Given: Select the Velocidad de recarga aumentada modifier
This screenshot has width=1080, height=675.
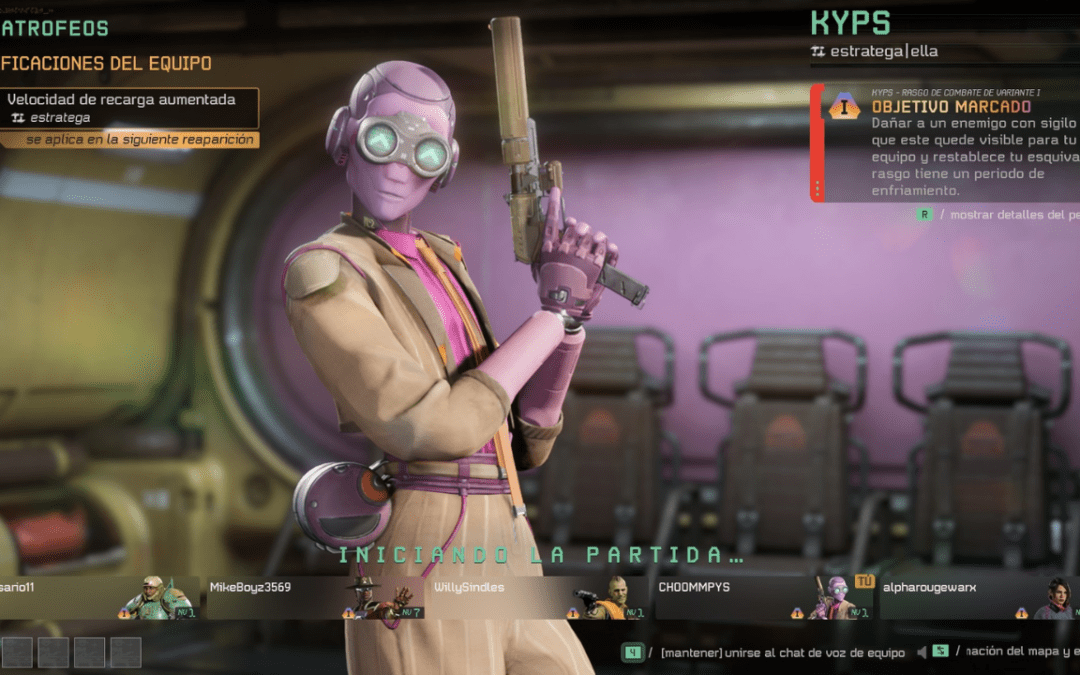Looking at the screenshot, I should coord(130,108).
